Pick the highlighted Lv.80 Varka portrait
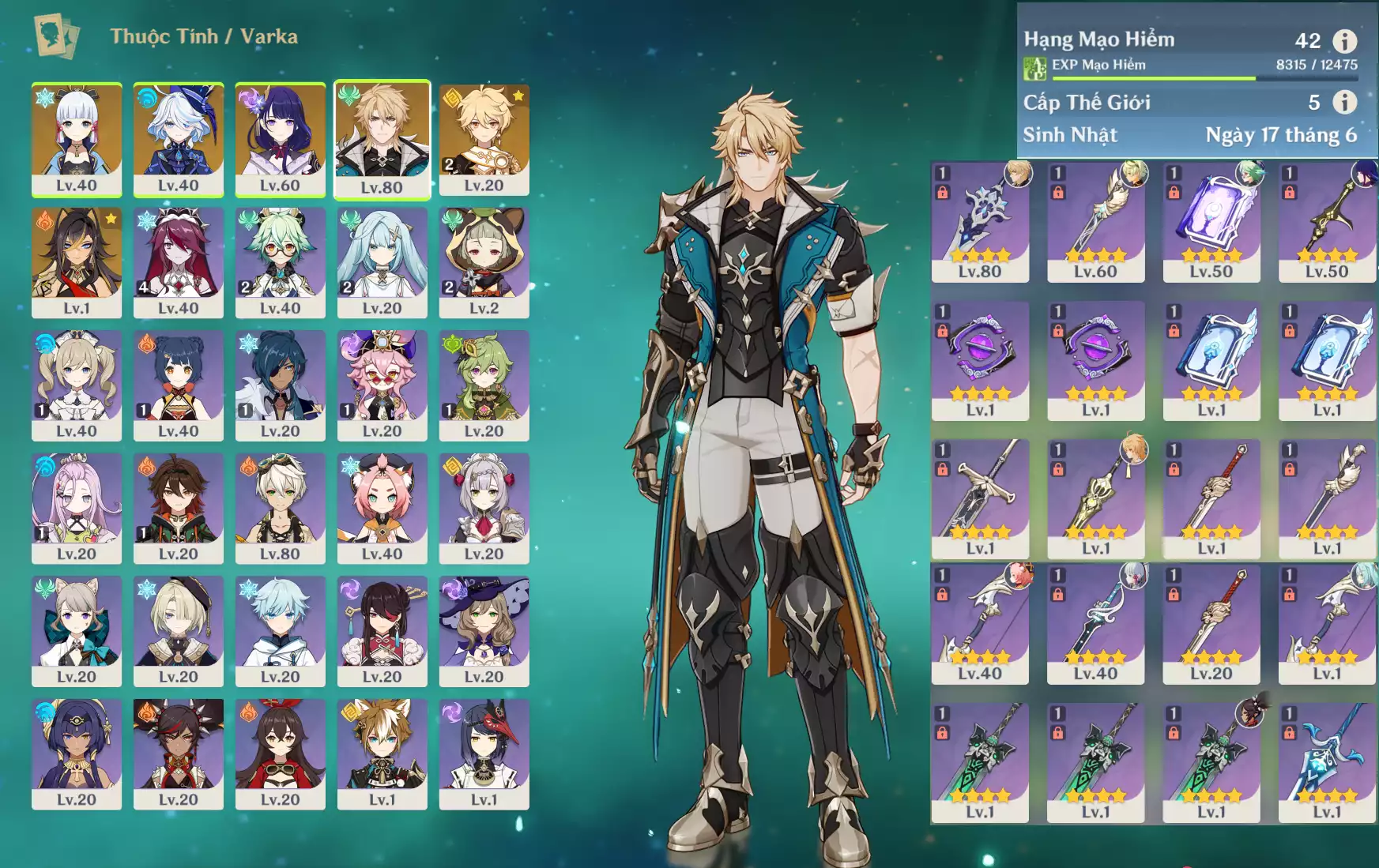 click(x=382, y=139)
